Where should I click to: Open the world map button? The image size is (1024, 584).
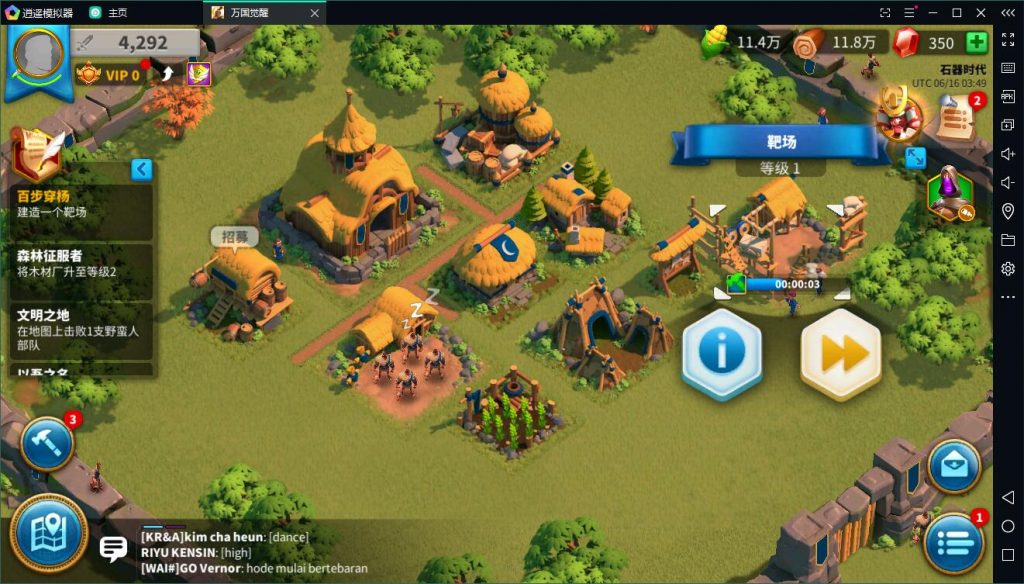(x=48, y=532)
